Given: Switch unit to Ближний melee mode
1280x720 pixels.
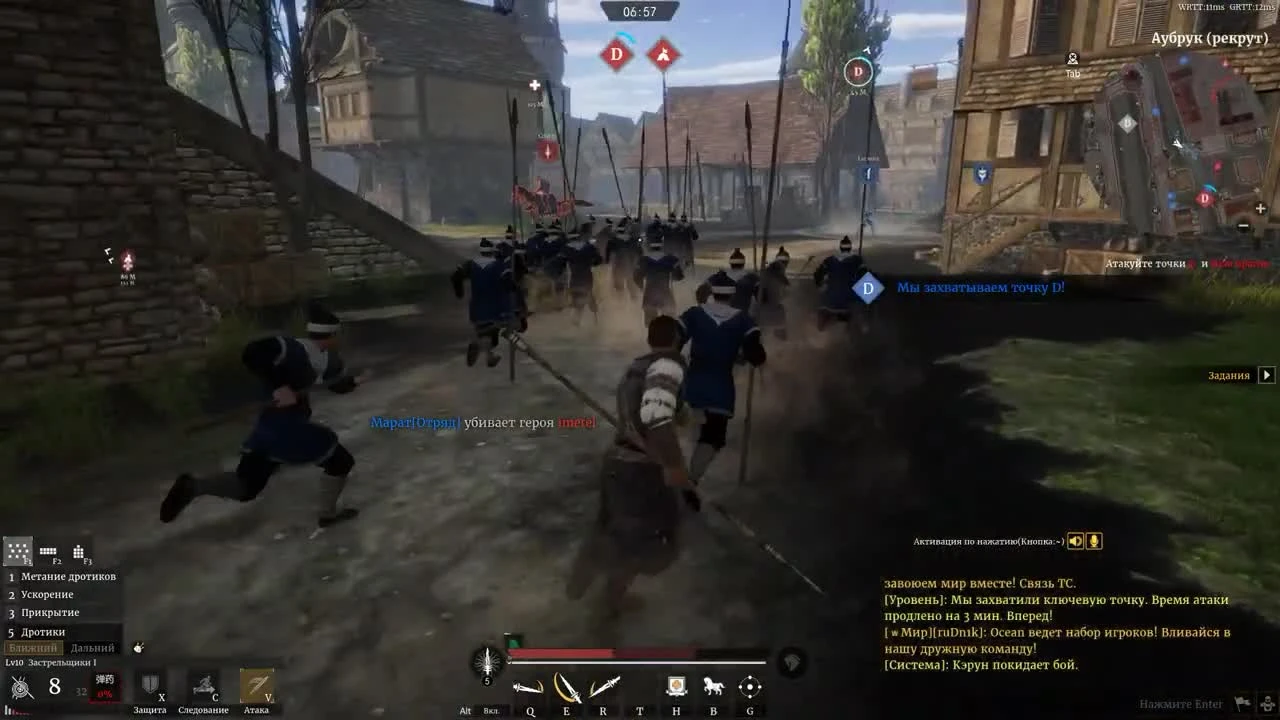Looking at the screenshot, I should coord(34,646).
